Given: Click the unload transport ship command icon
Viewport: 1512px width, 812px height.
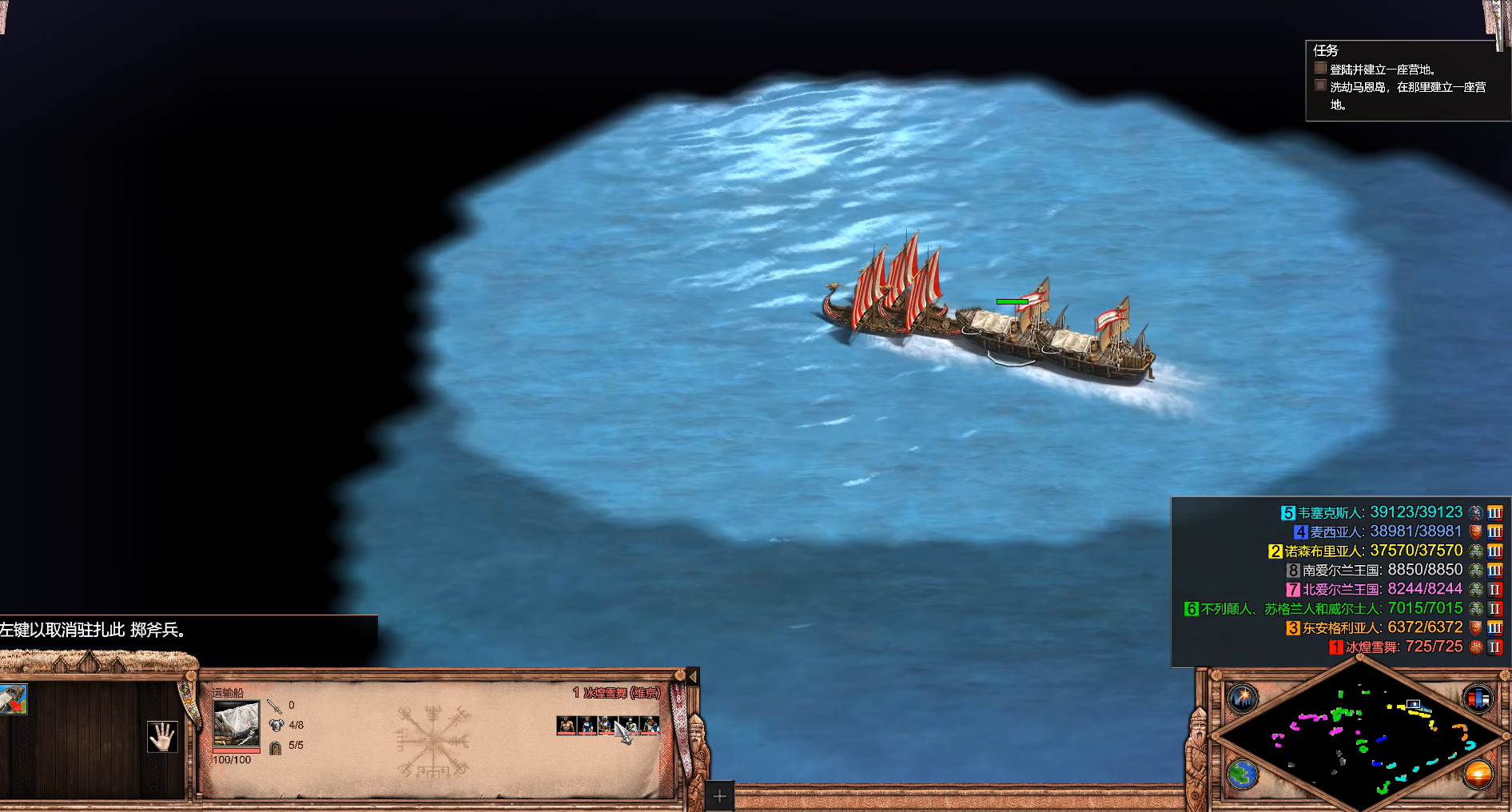Looking at the screenshot, I should point(13,699).
